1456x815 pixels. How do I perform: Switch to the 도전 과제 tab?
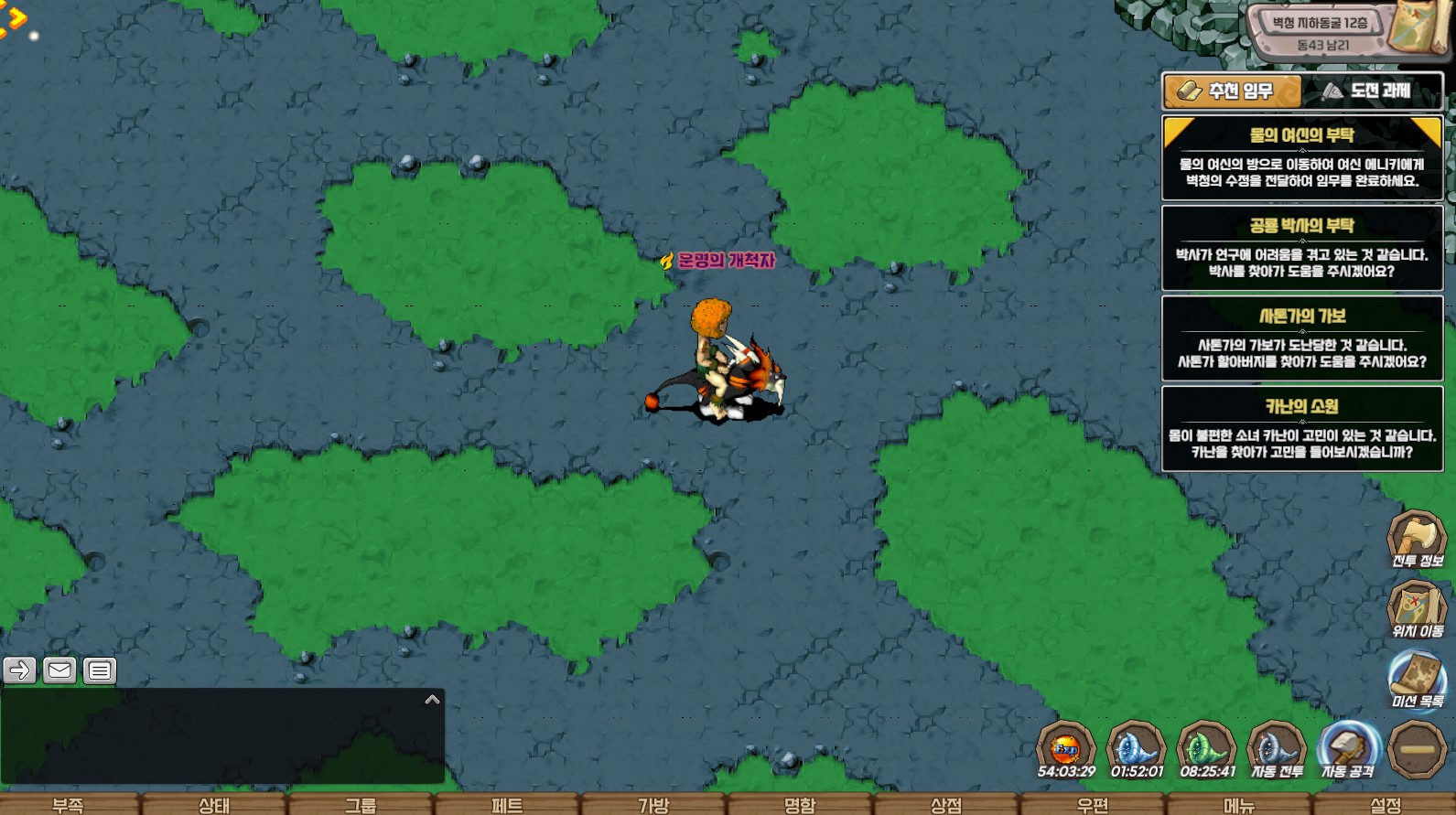point(1370,91)
